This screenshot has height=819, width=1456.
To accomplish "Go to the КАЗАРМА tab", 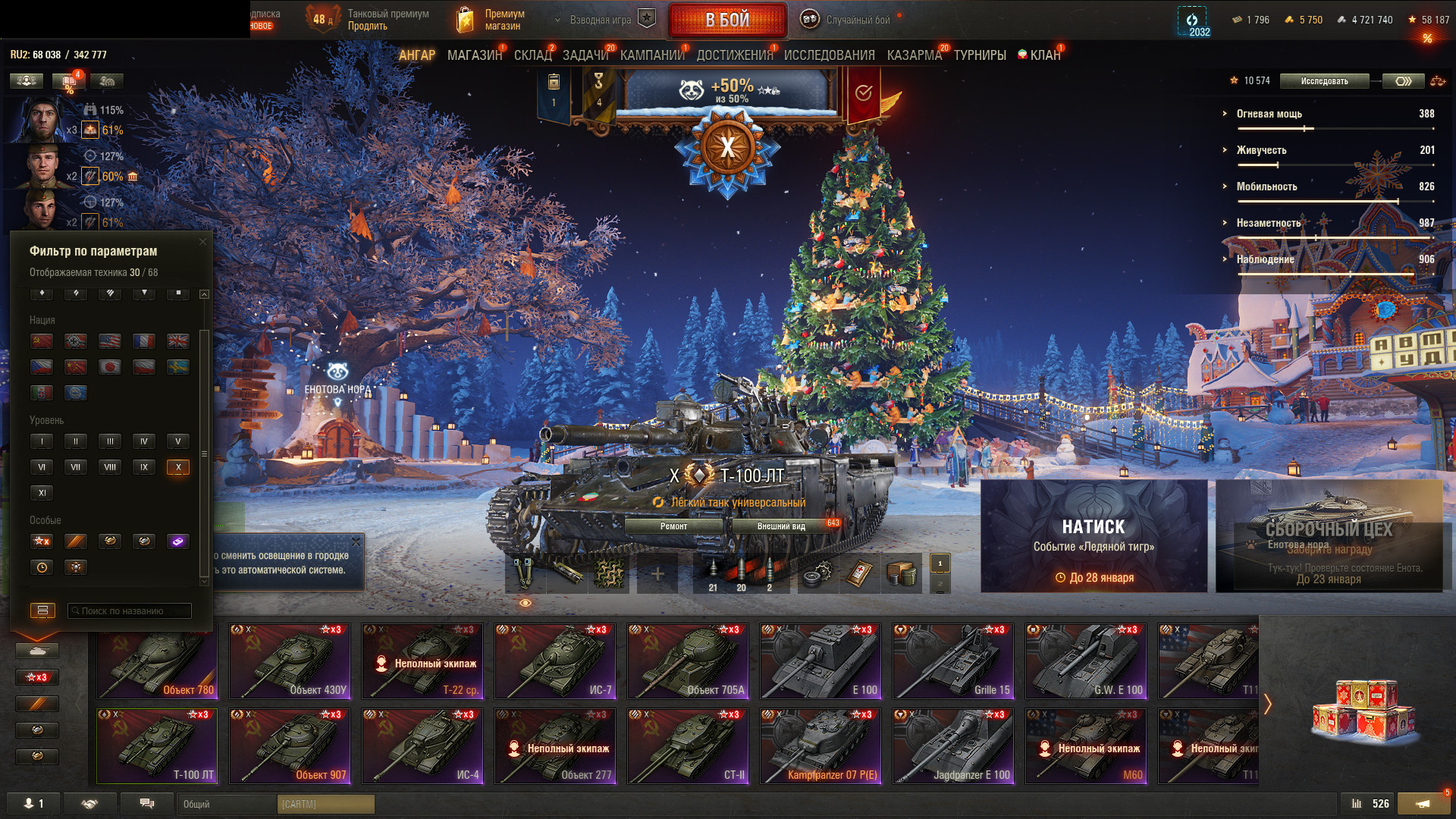I will [x=914, y=55].
